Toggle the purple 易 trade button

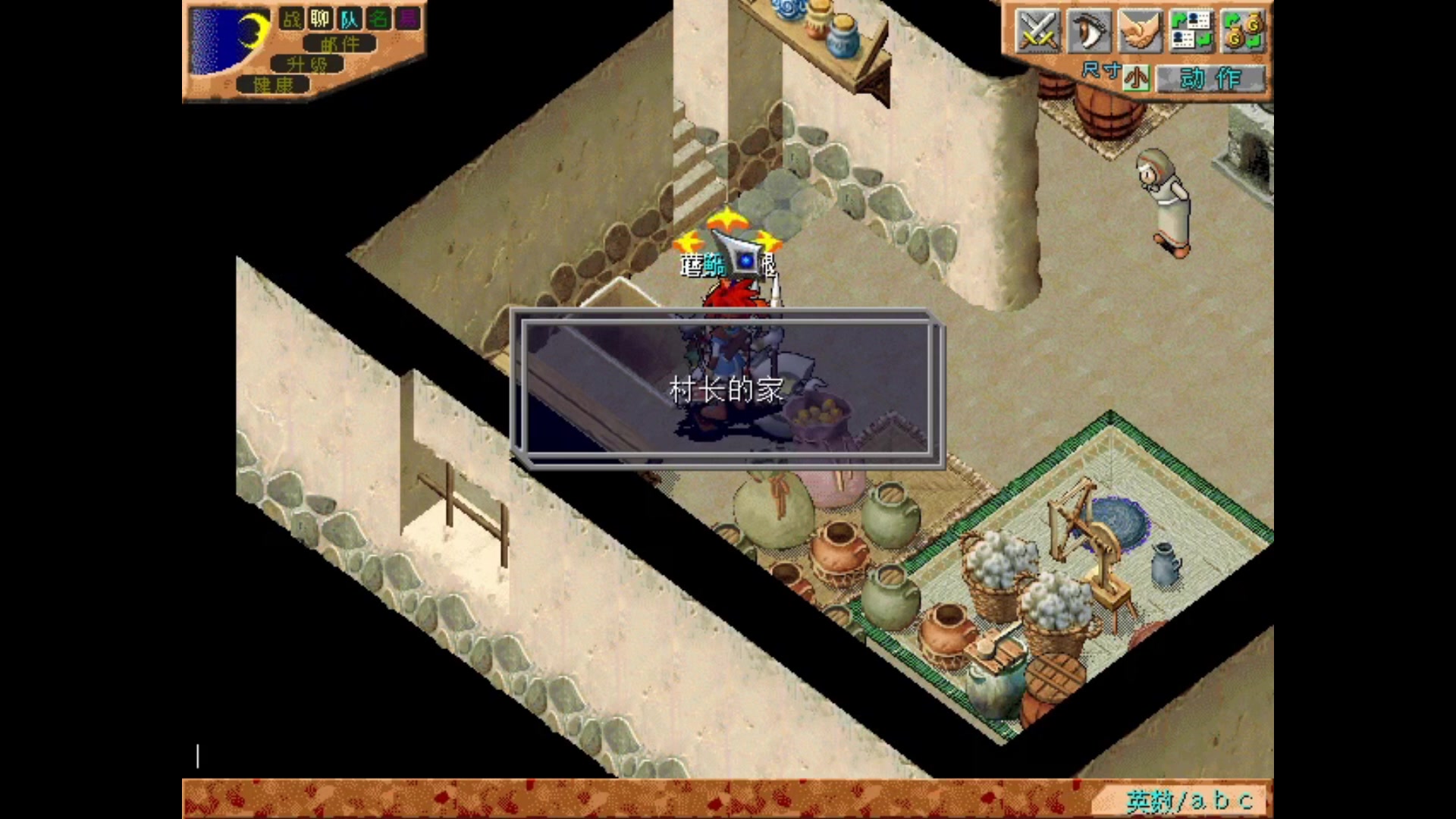point(408,18)
